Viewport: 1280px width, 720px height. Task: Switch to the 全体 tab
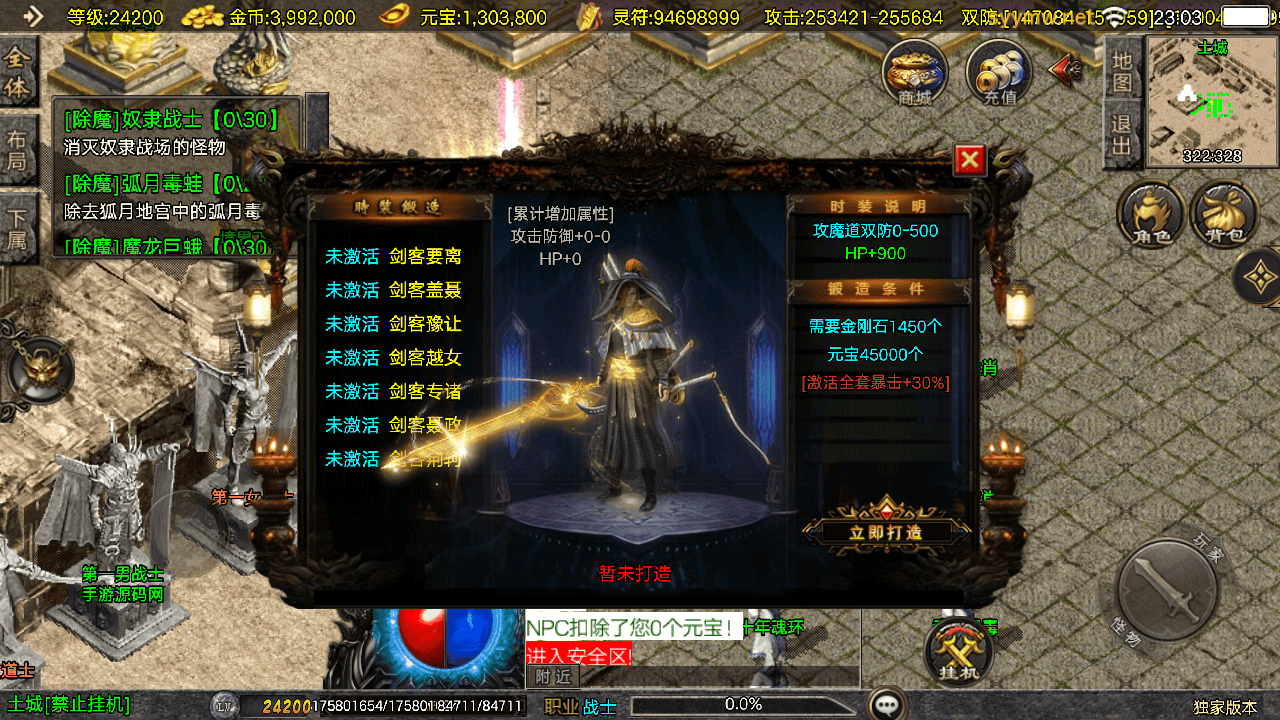[17, 73]
